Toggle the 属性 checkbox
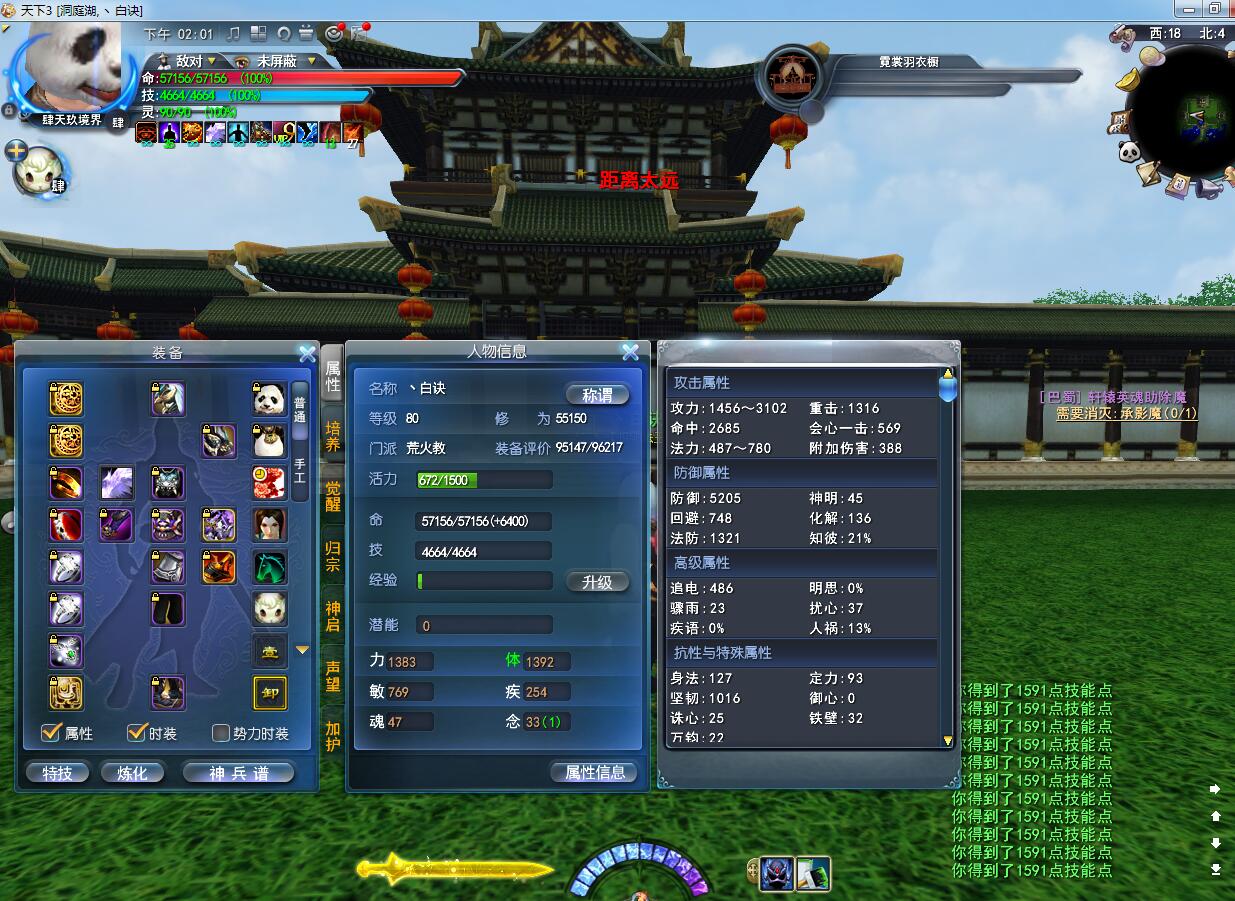The image size is (1235, 901). coord(51,733)
